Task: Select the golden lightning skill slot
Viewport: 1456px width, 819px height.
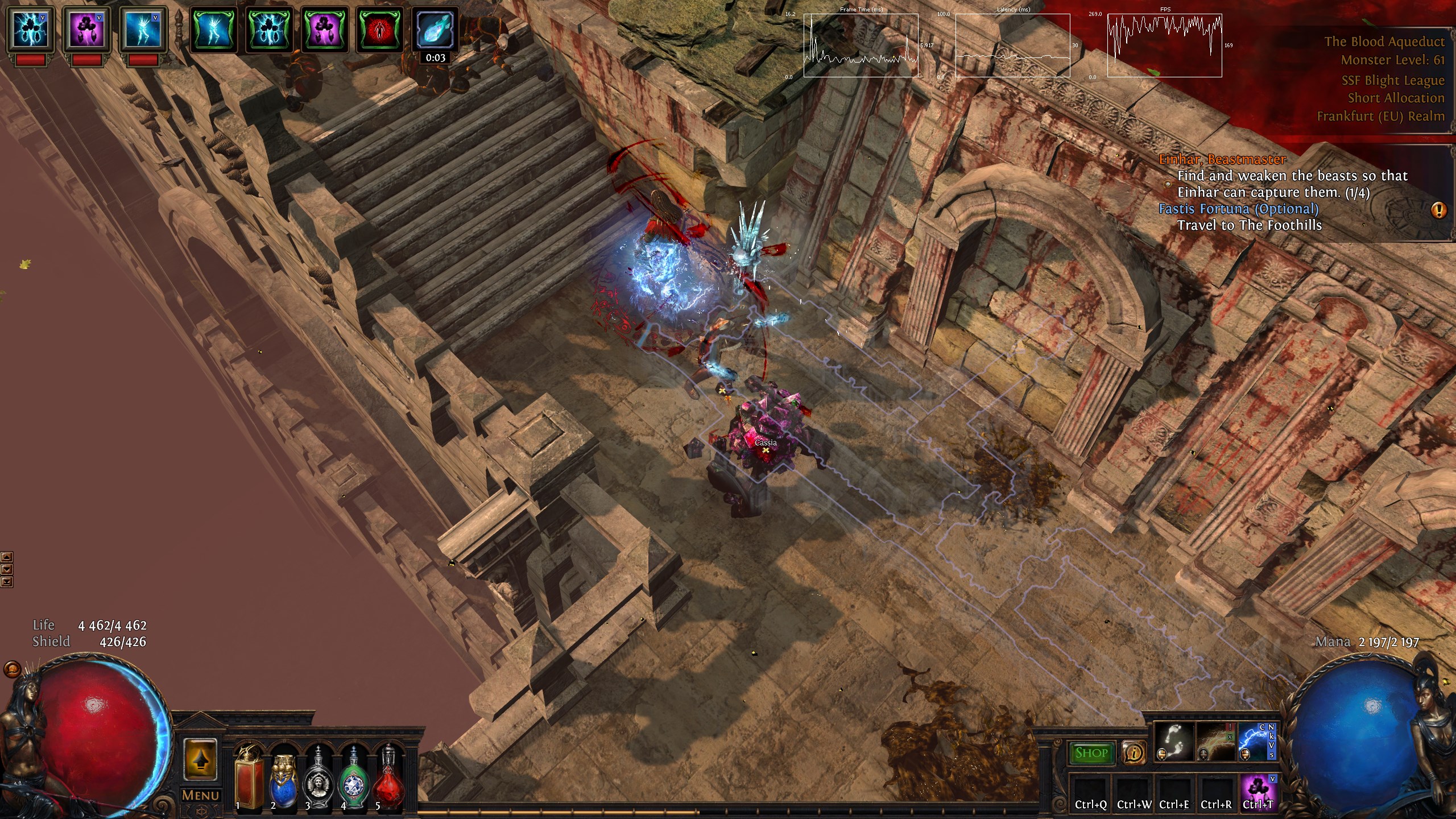Action: [x=1215, y=741]
